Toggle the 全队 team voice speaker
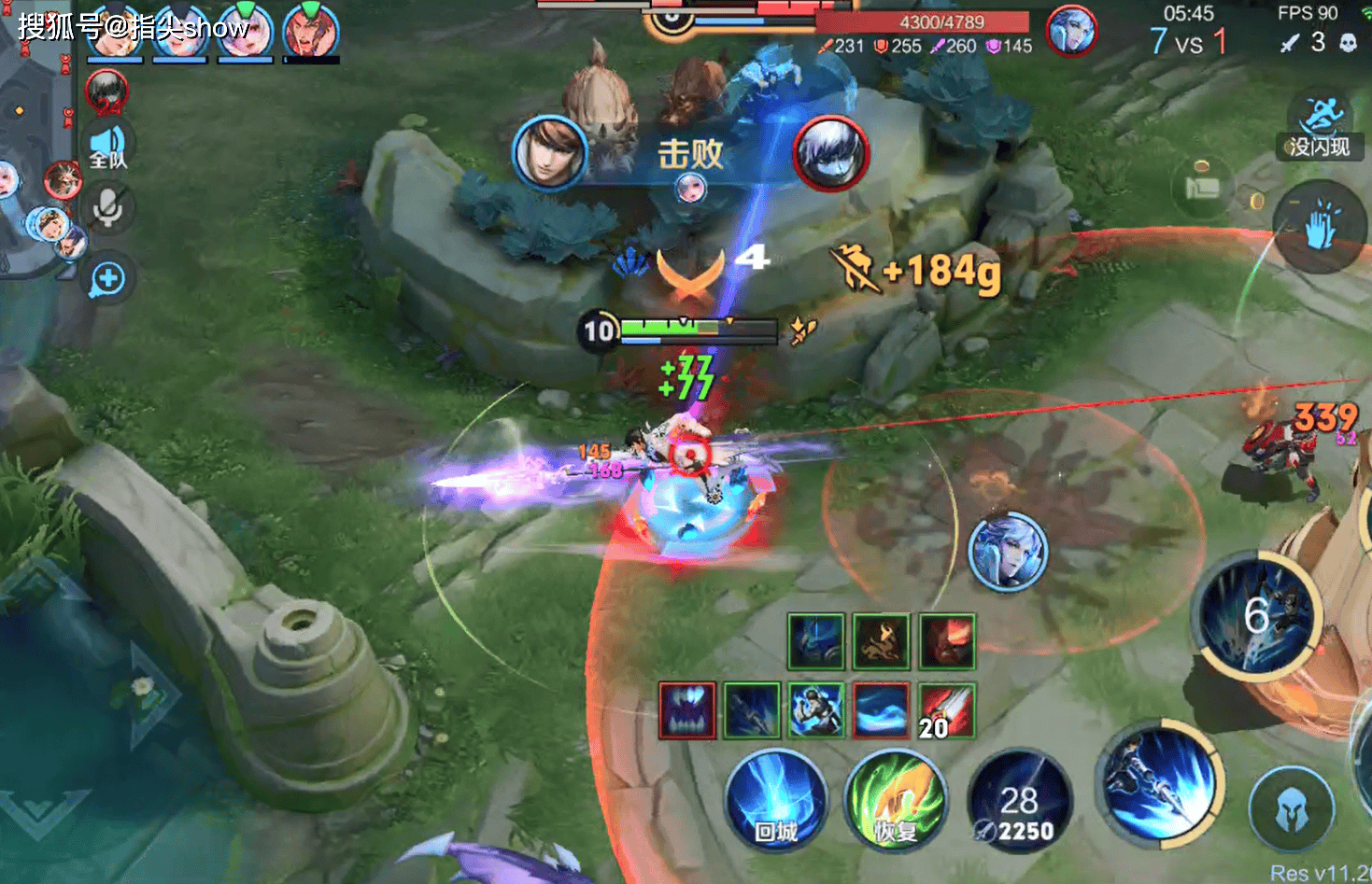The height and width of the screenshot is (884, 1372). (108, 147)
